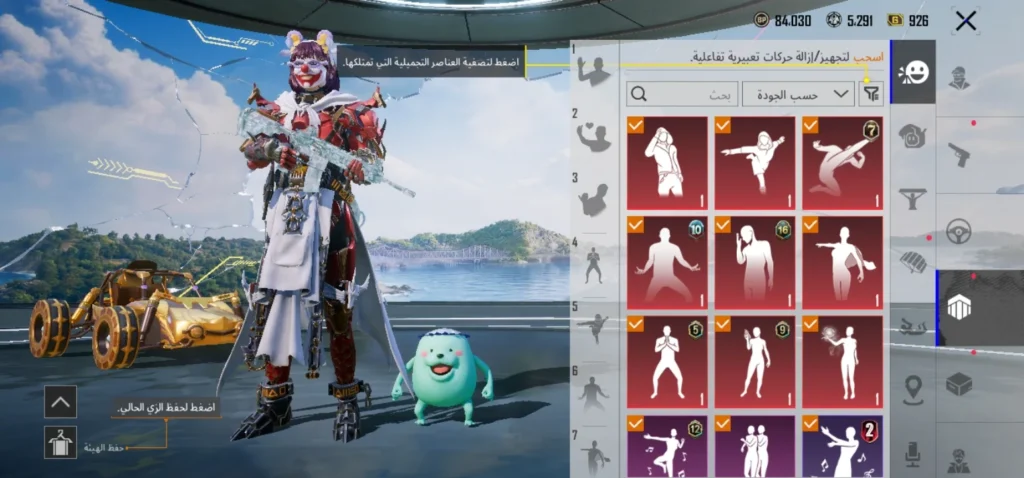Click the hanger save-outfit button
Image resolution: width=1024 pixels, height=478 pixels.
60,442
